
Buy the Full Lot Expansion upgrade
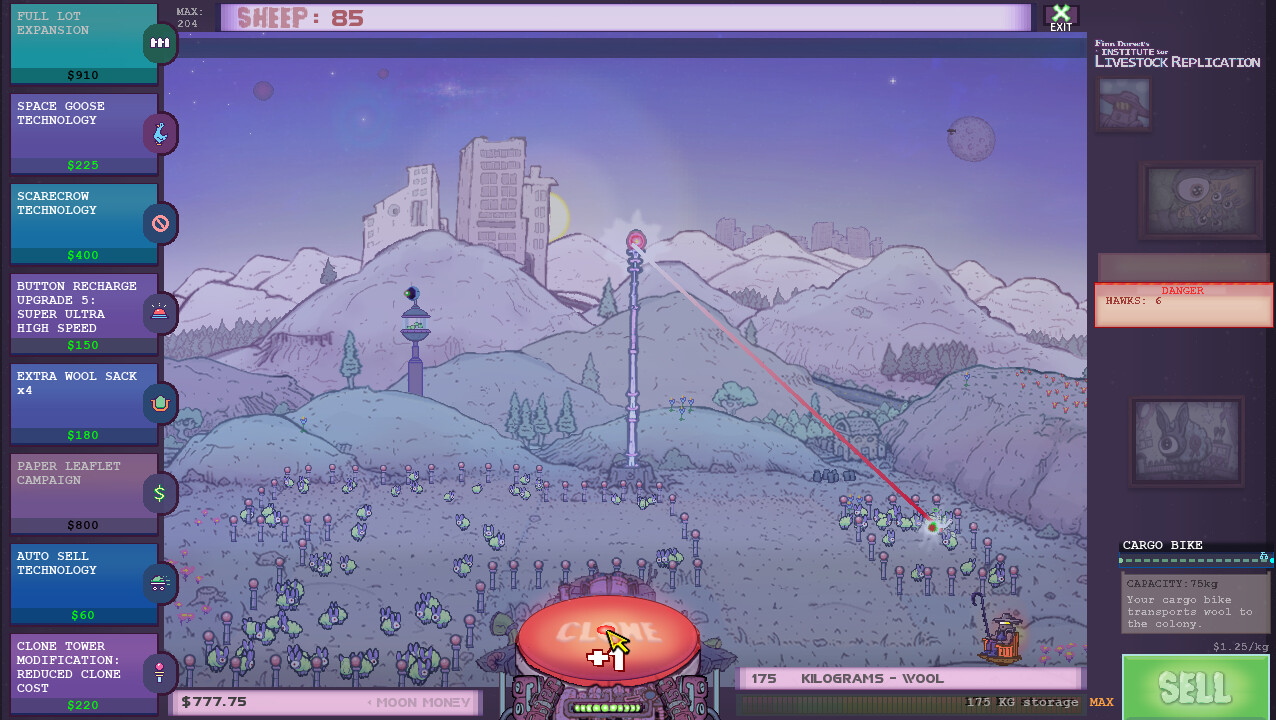tap(85, 44)
